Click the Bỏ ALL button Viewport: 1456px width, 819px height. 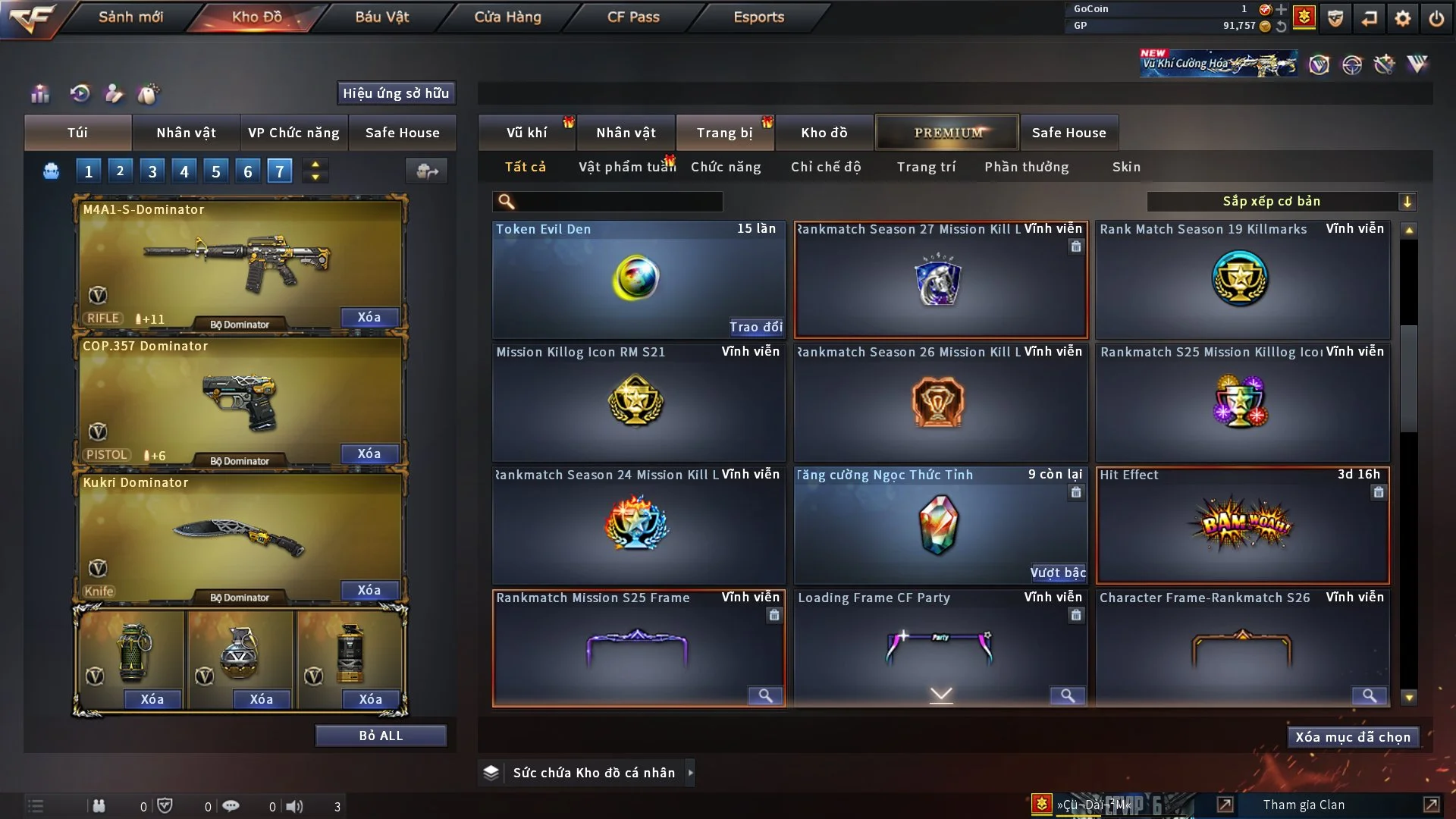click(381, 736)
